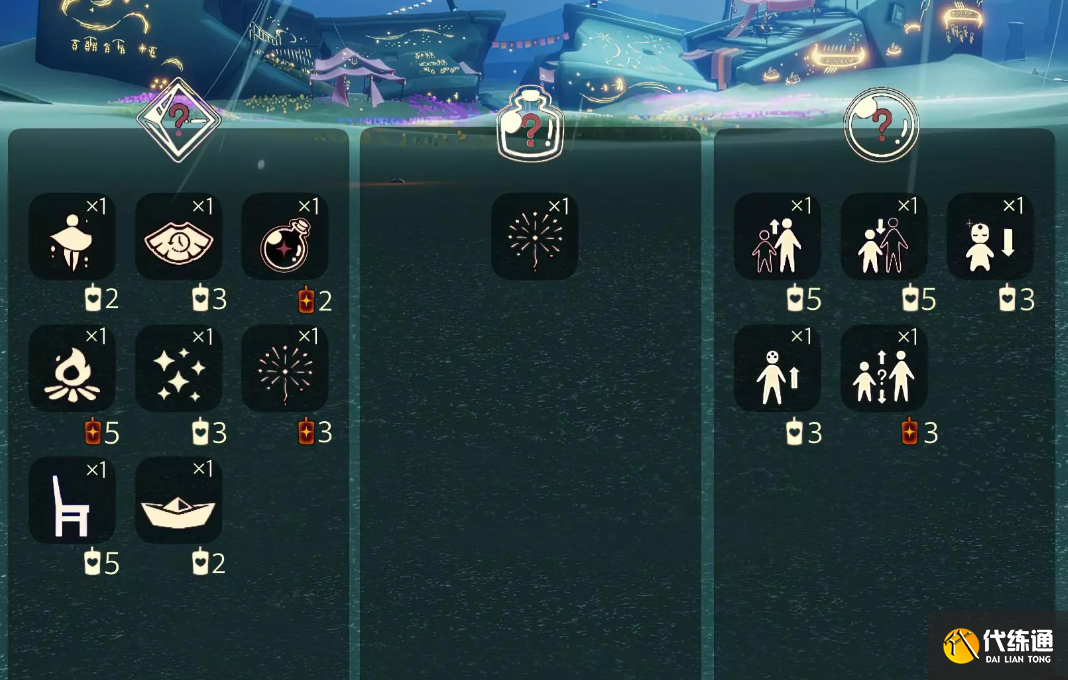Image resolution: width=1068 pixels, height=680 pixels.
Task: Choose the random size question mark spell
Action: pos(884,368)
